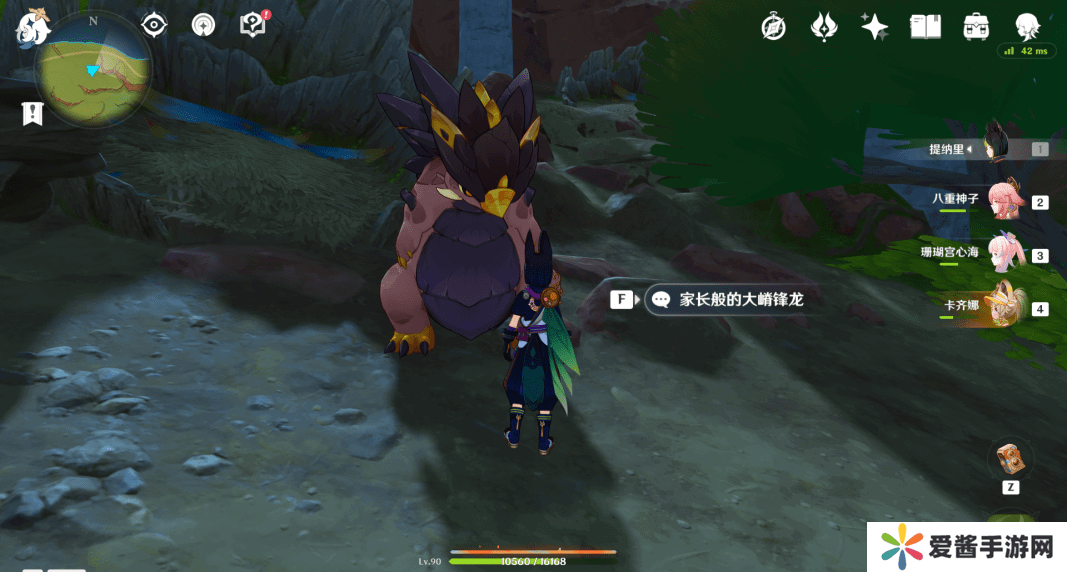Open the adventurer handbook book icon
This screenshot has height=572, width=1067.
coord(925,27)
